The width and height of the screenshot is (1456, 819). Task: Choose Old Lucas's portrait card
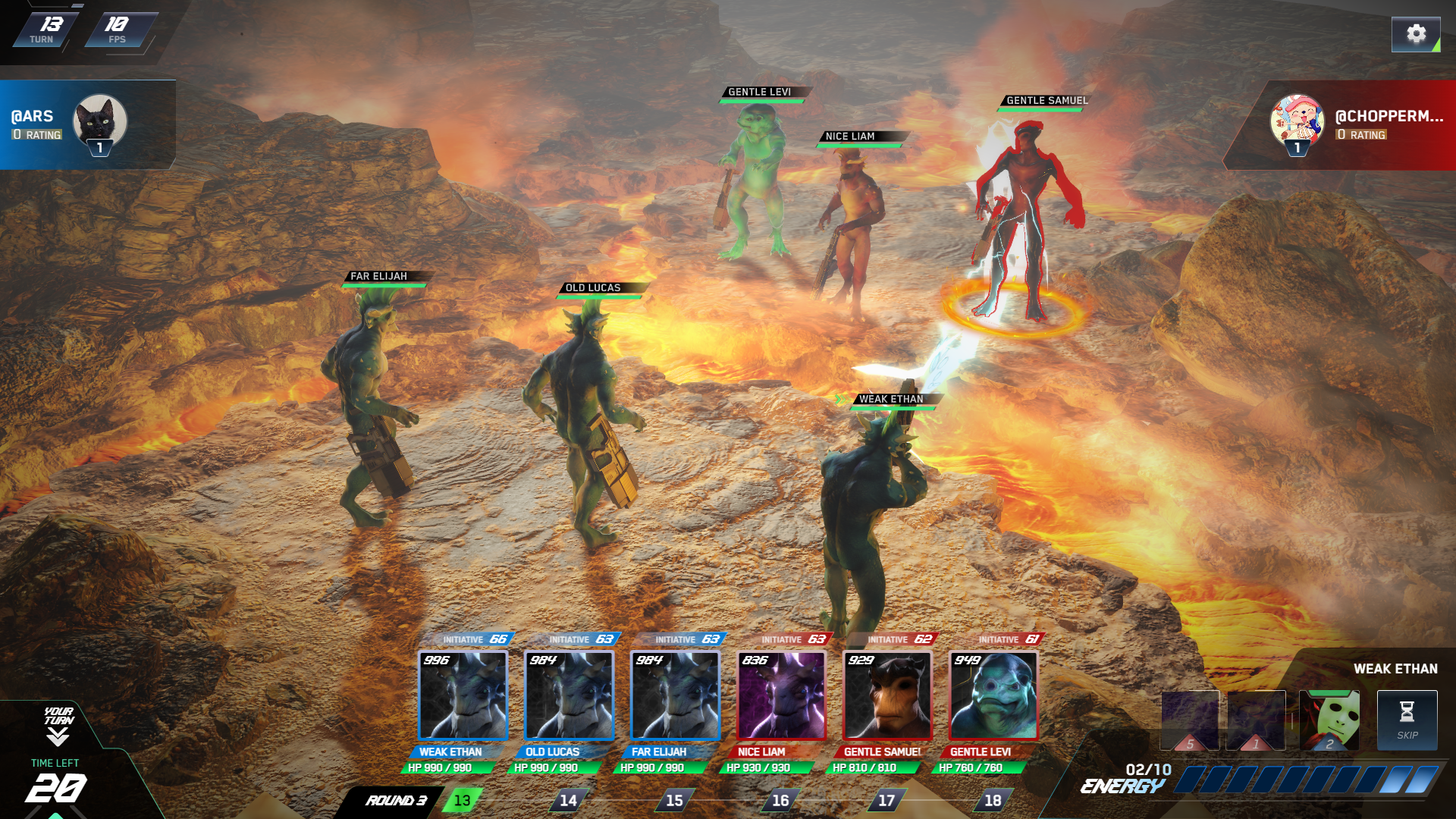[569, 696]
